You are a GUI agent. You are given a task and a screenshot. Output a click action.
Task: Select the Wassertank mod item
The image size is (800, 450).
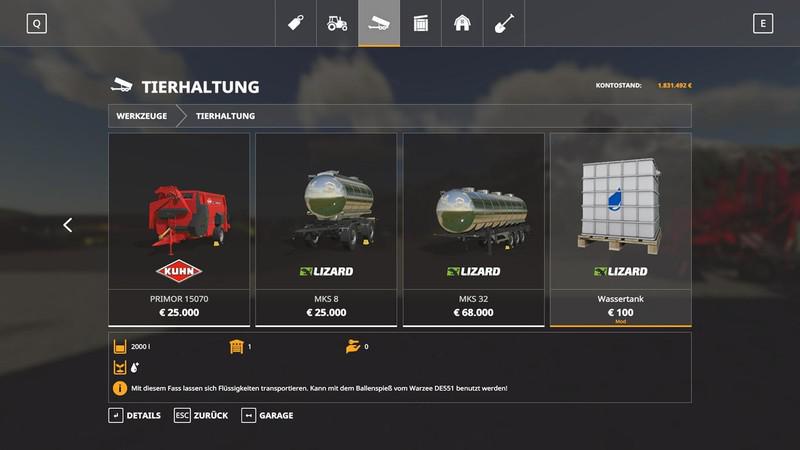tap(620, 229)
